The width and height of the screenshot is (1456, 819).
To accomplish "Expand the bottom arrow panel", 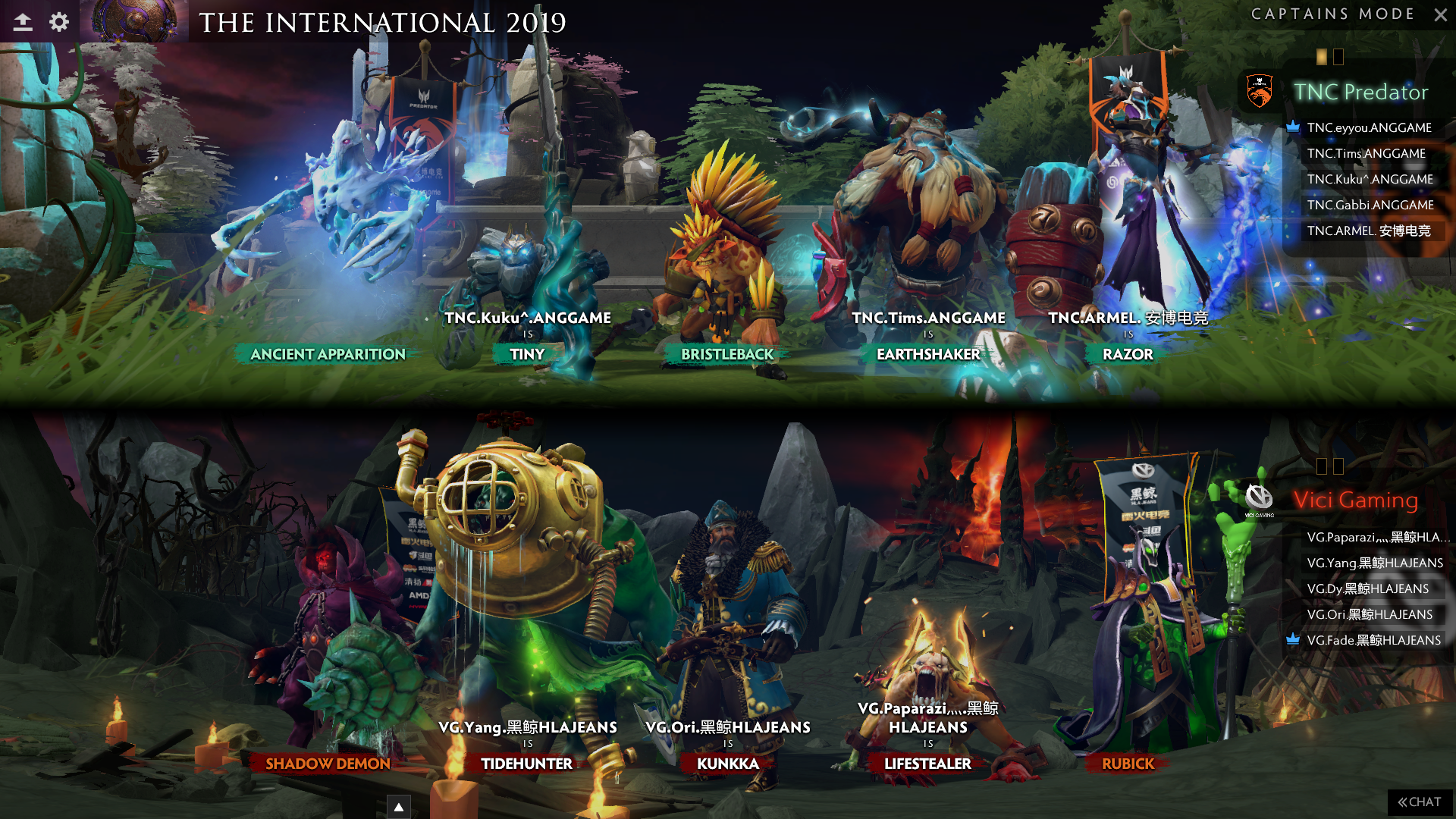I will [x=398, y=807].
